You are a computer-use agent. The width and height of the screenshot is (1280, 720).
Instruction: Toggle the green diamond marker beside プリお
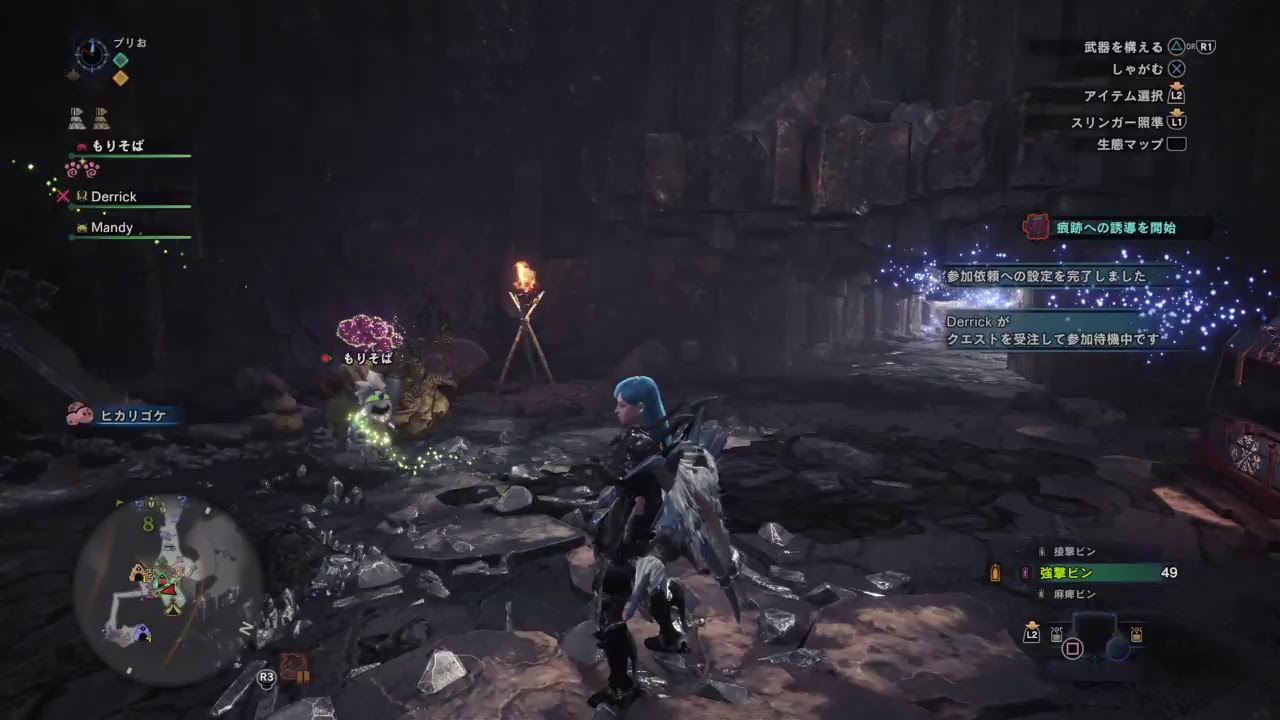[120, 60]
